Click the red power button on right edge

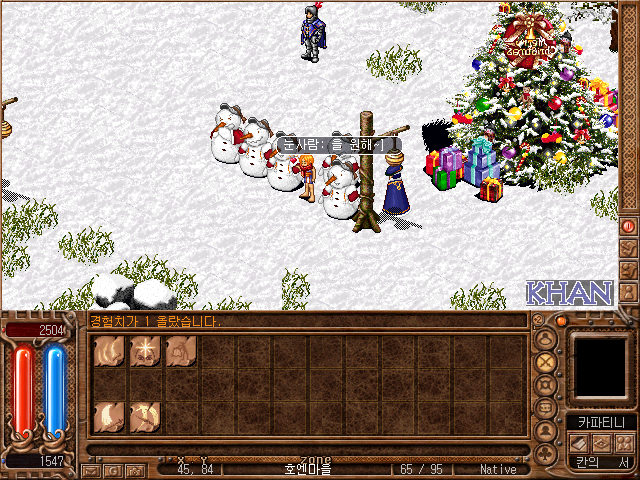coord(628,226)
